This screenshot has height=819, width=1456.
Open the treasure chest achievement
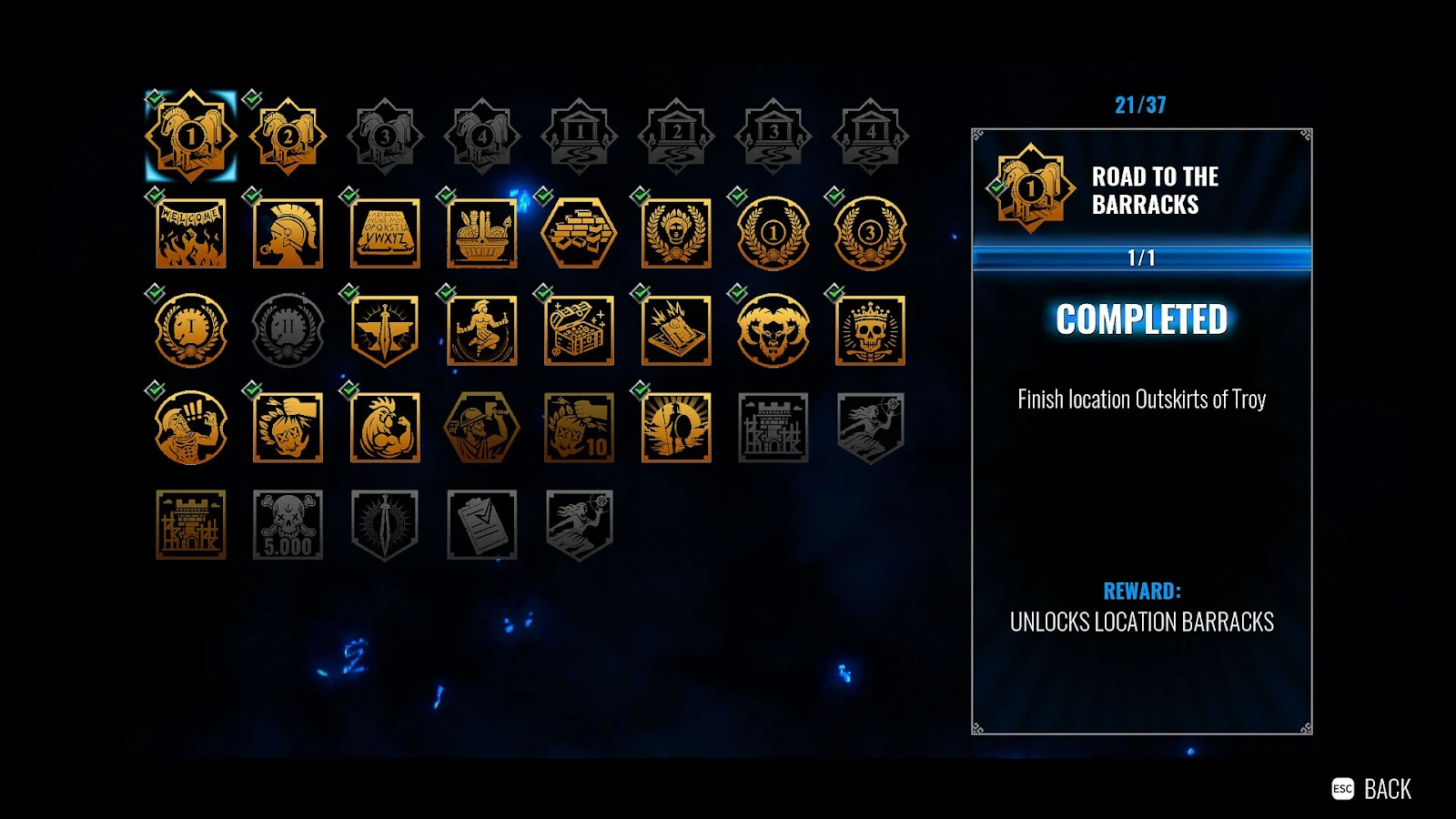click(x=579, y=330)
